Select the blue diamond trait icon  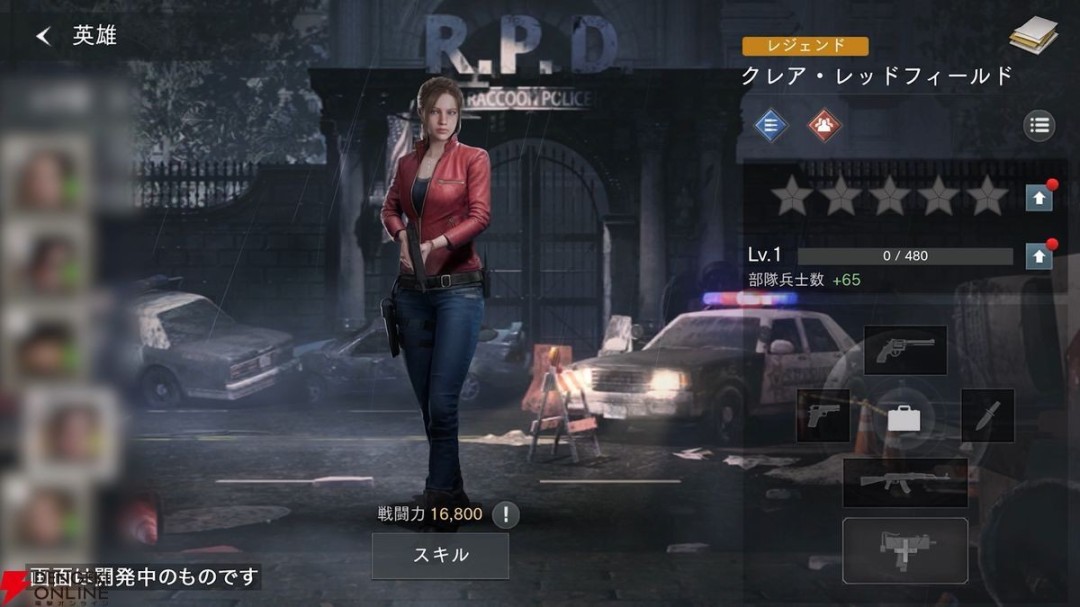pyautogui.click(x=771, y=125)
